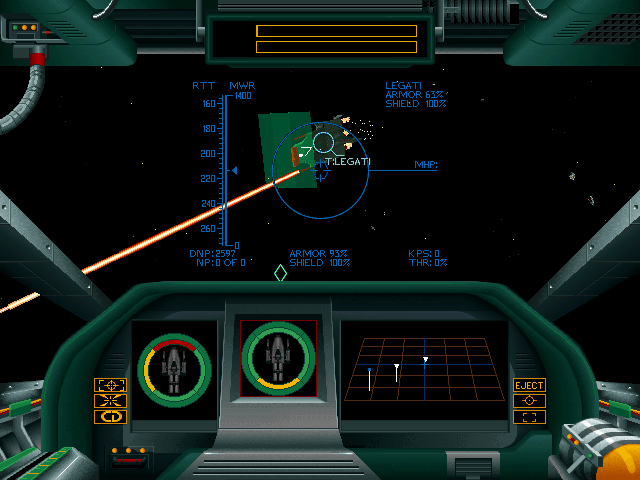Click the left own-ship shield display
640x480 pixels.
coord(174,368)
